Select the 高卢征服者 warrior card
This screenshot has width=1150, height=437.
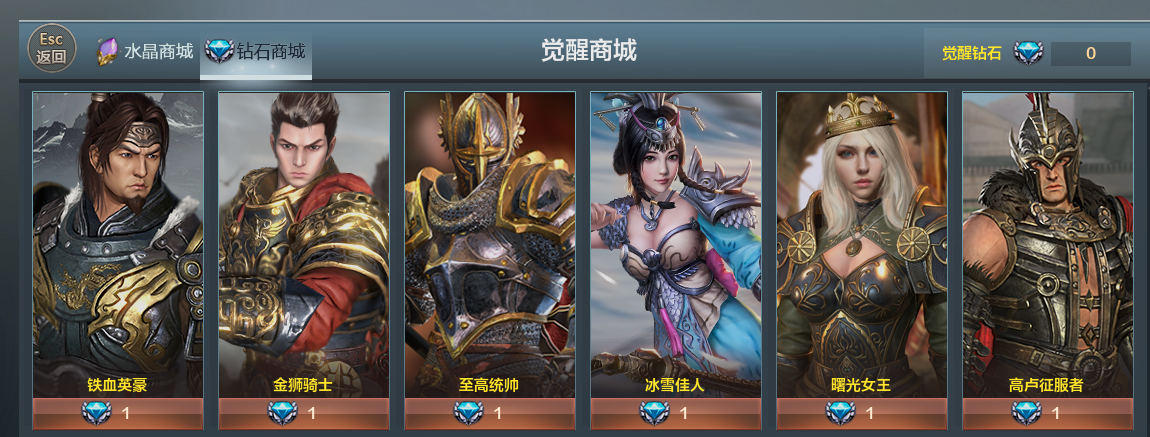1048,240
